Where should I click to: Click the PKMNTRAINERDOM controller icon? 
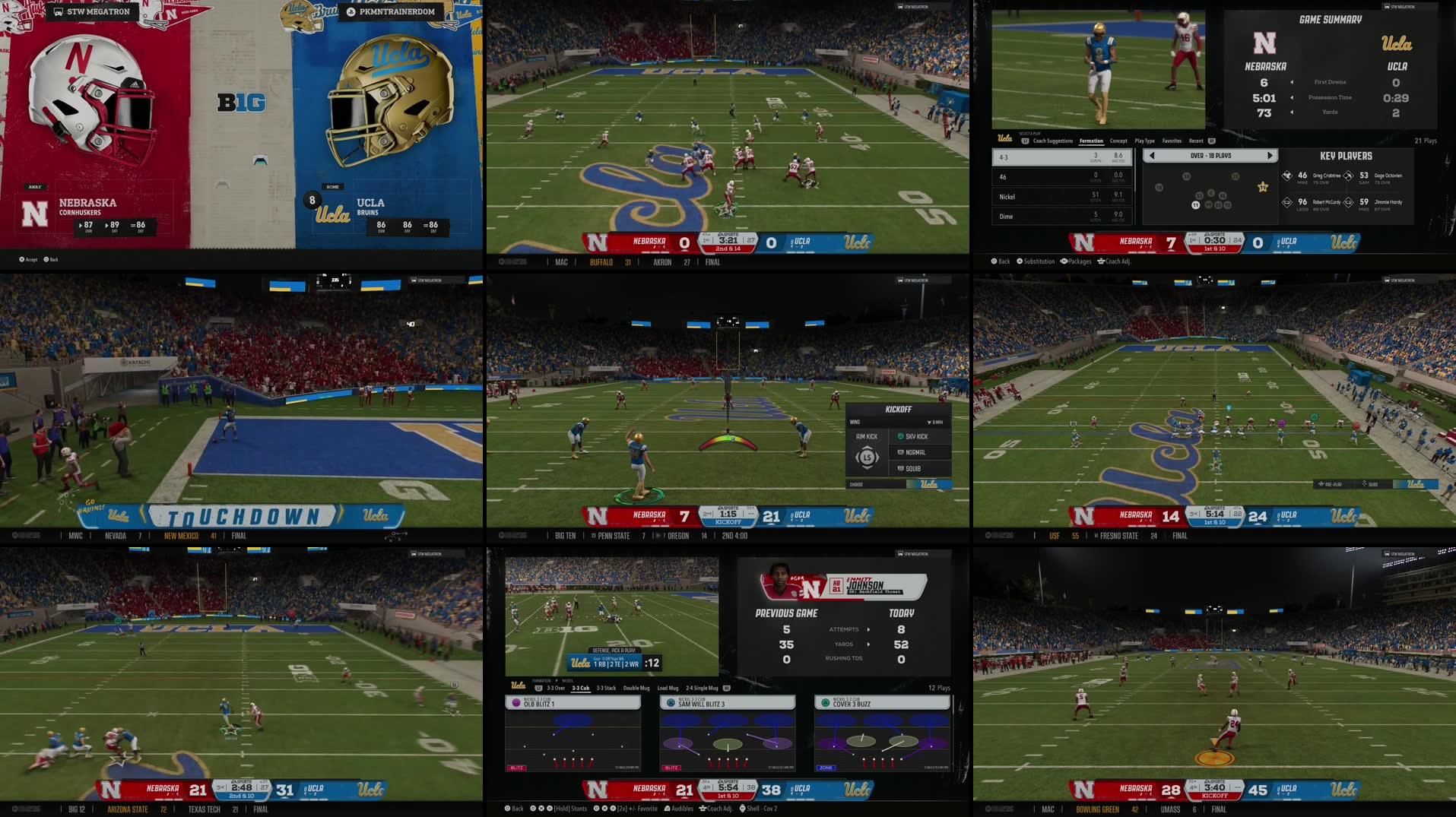(350, 11)
